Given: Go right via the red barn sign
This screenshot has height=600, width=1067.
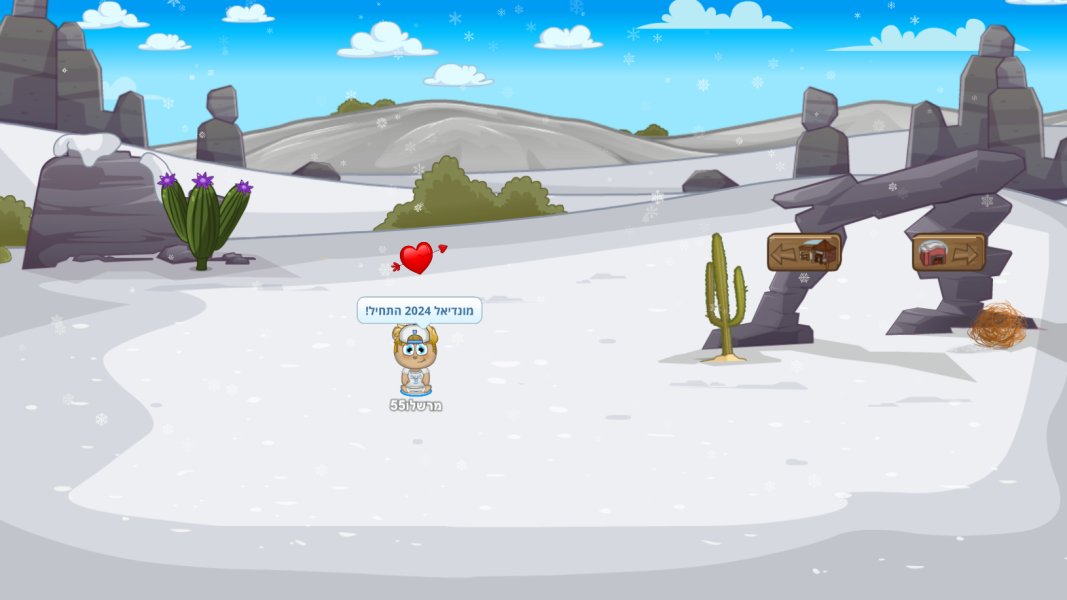Looking at the screenshot, I should pos(948,253).
